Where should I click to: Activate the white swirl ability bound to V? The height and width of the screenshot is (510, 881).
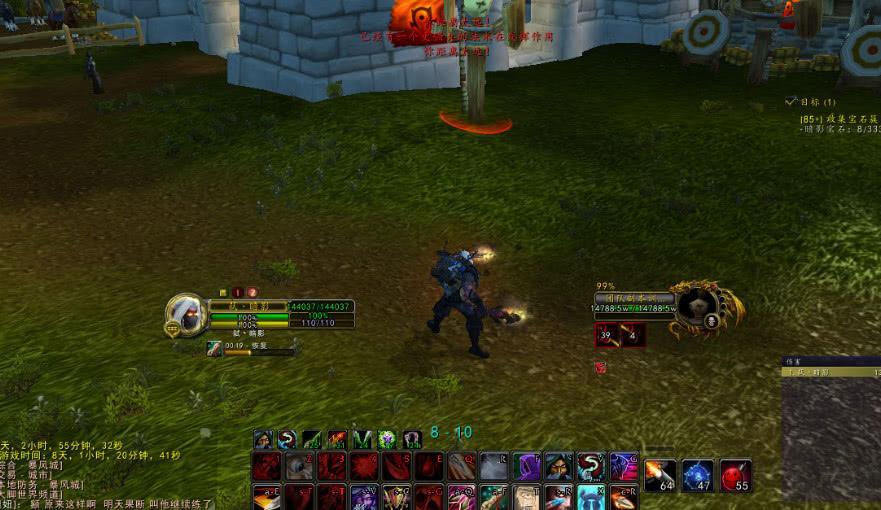click(592, 466)
